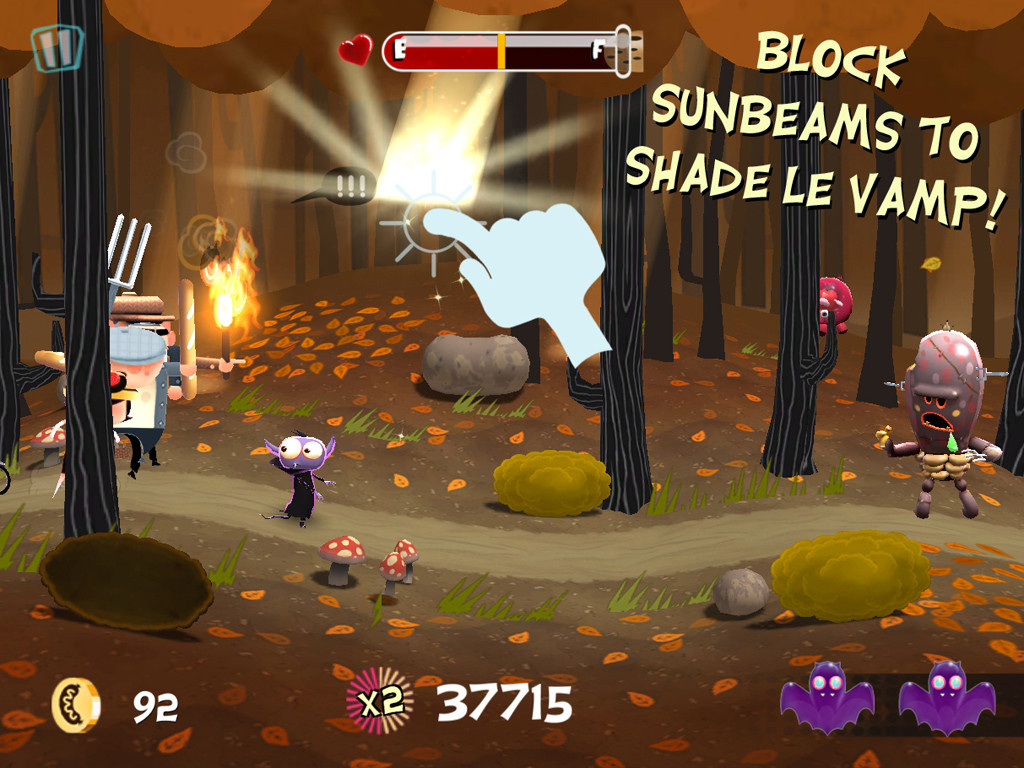Screen dimensions: 1024x768
Task: Tap the highlighted sunbeam marker
Action: click(432, 220)
